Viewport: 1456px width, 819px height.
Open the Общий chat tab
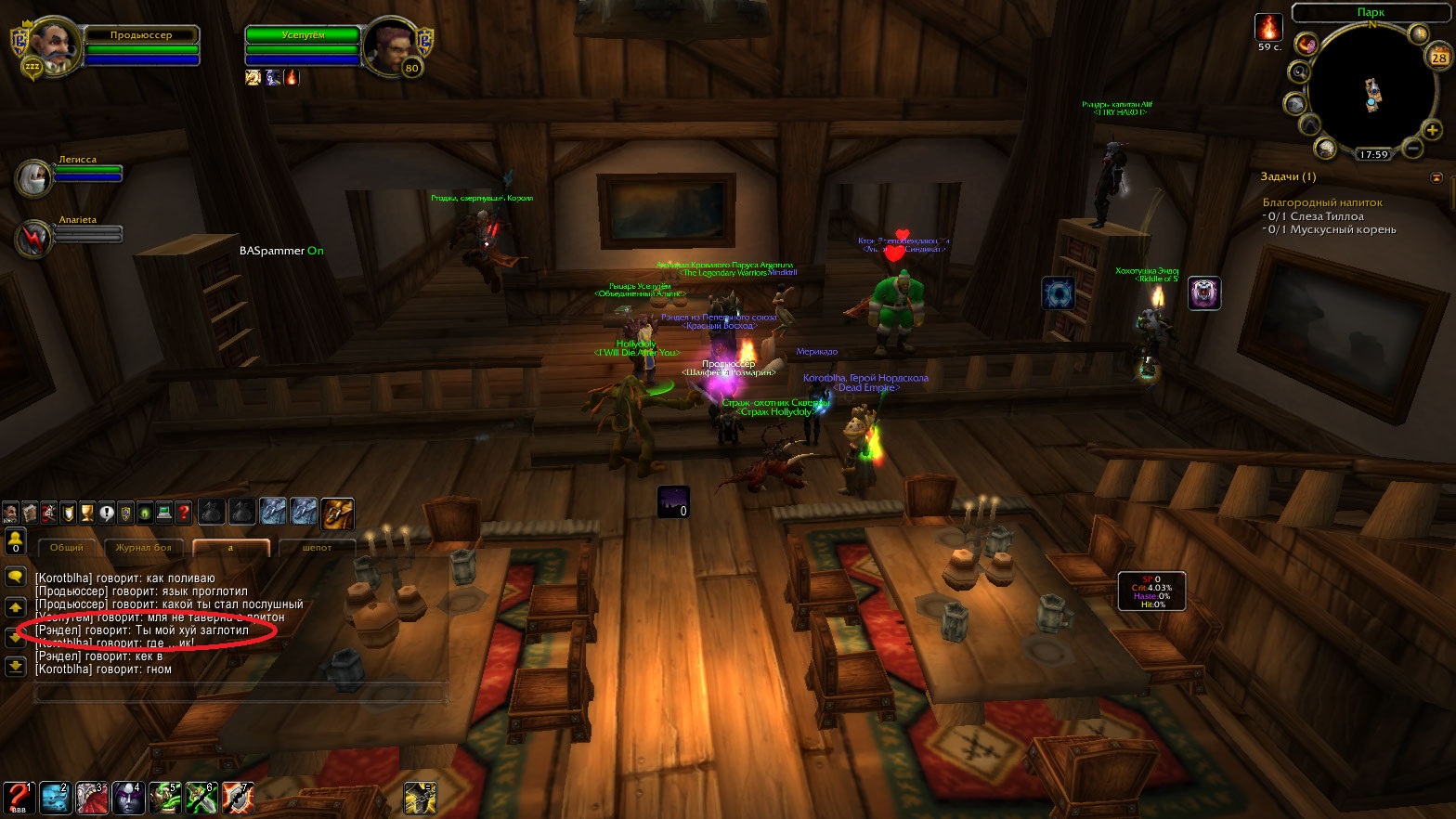coord(66,548)
